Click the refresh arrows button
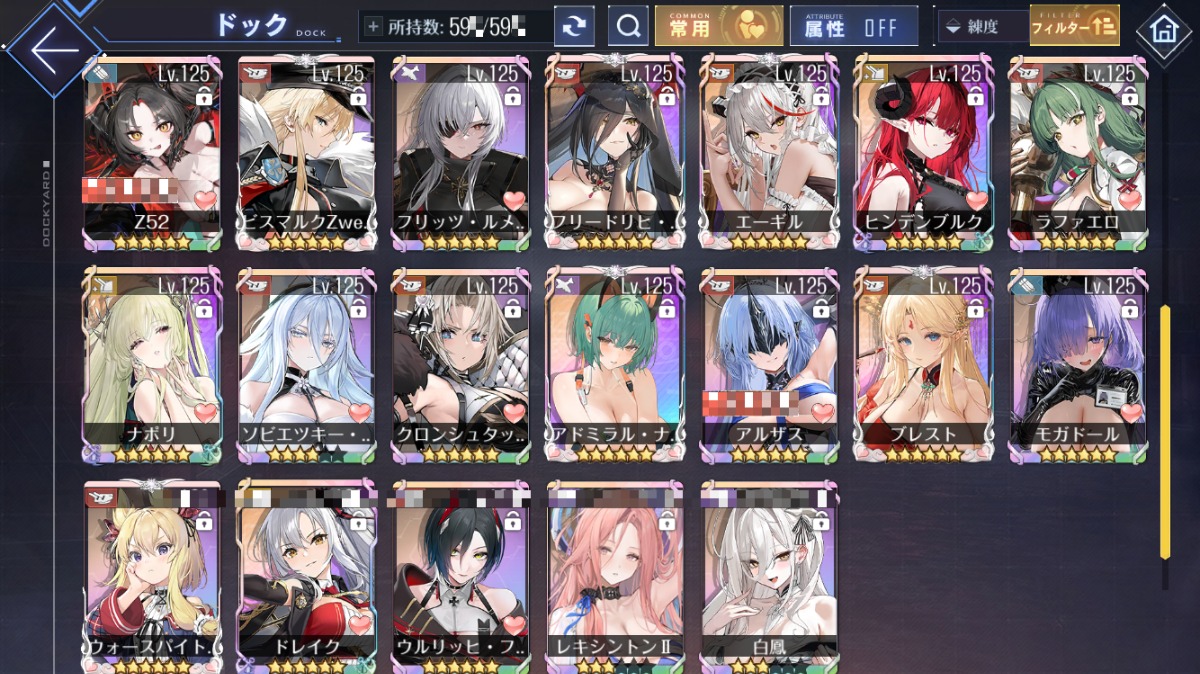The image size is (1200, 674). 574,27
